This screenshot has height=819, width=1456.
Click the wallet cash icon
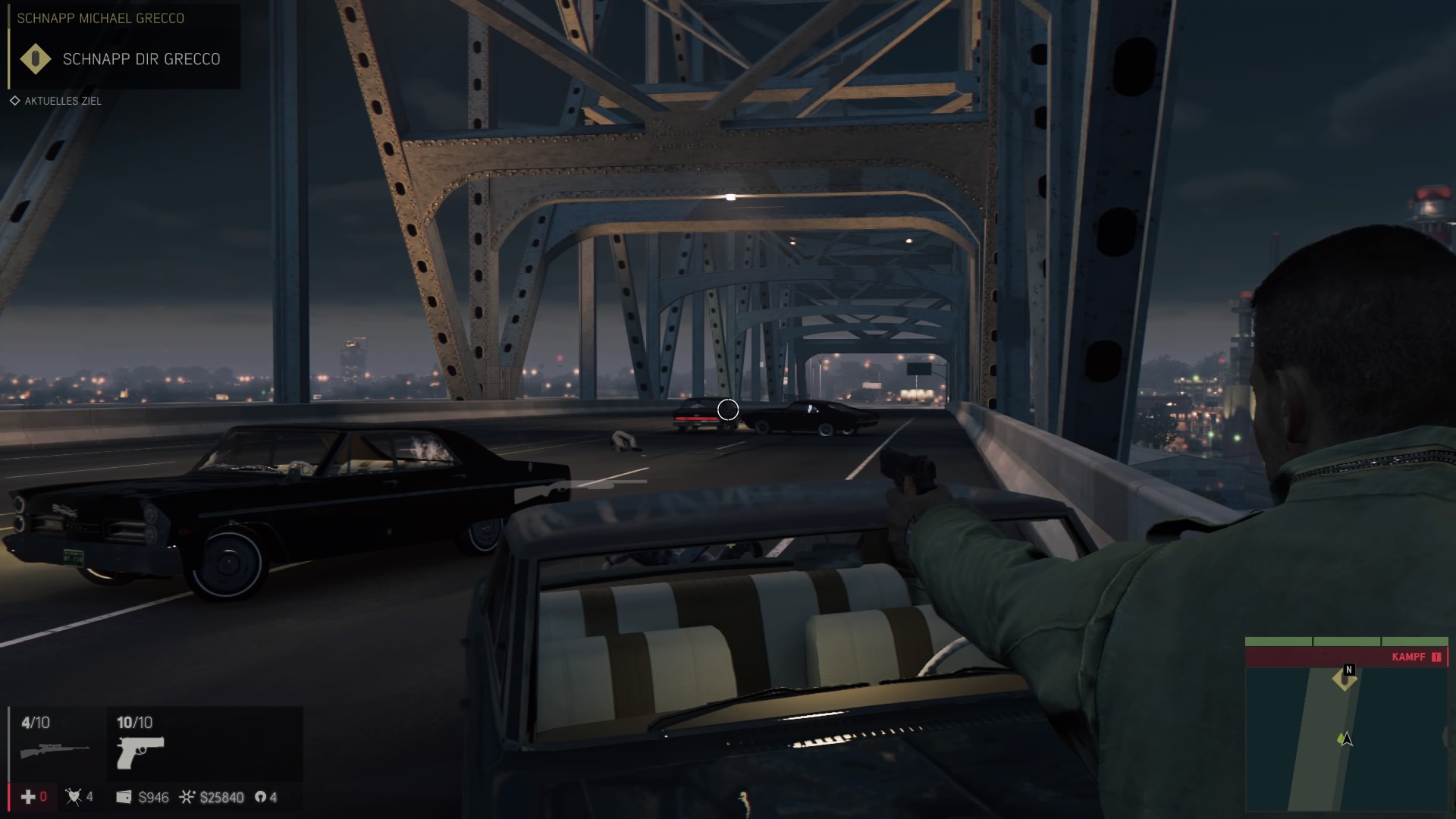coord(124,797)
